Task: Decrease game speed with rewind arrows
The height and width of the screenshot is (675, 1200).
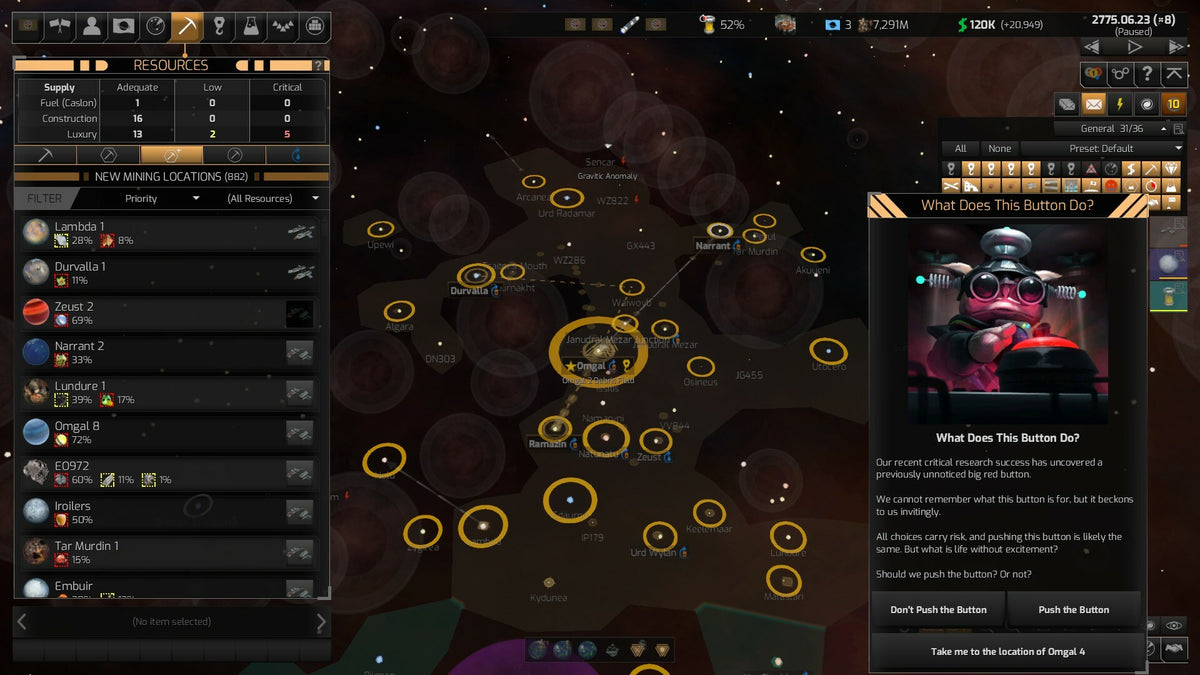Action: coord(1092,47)
